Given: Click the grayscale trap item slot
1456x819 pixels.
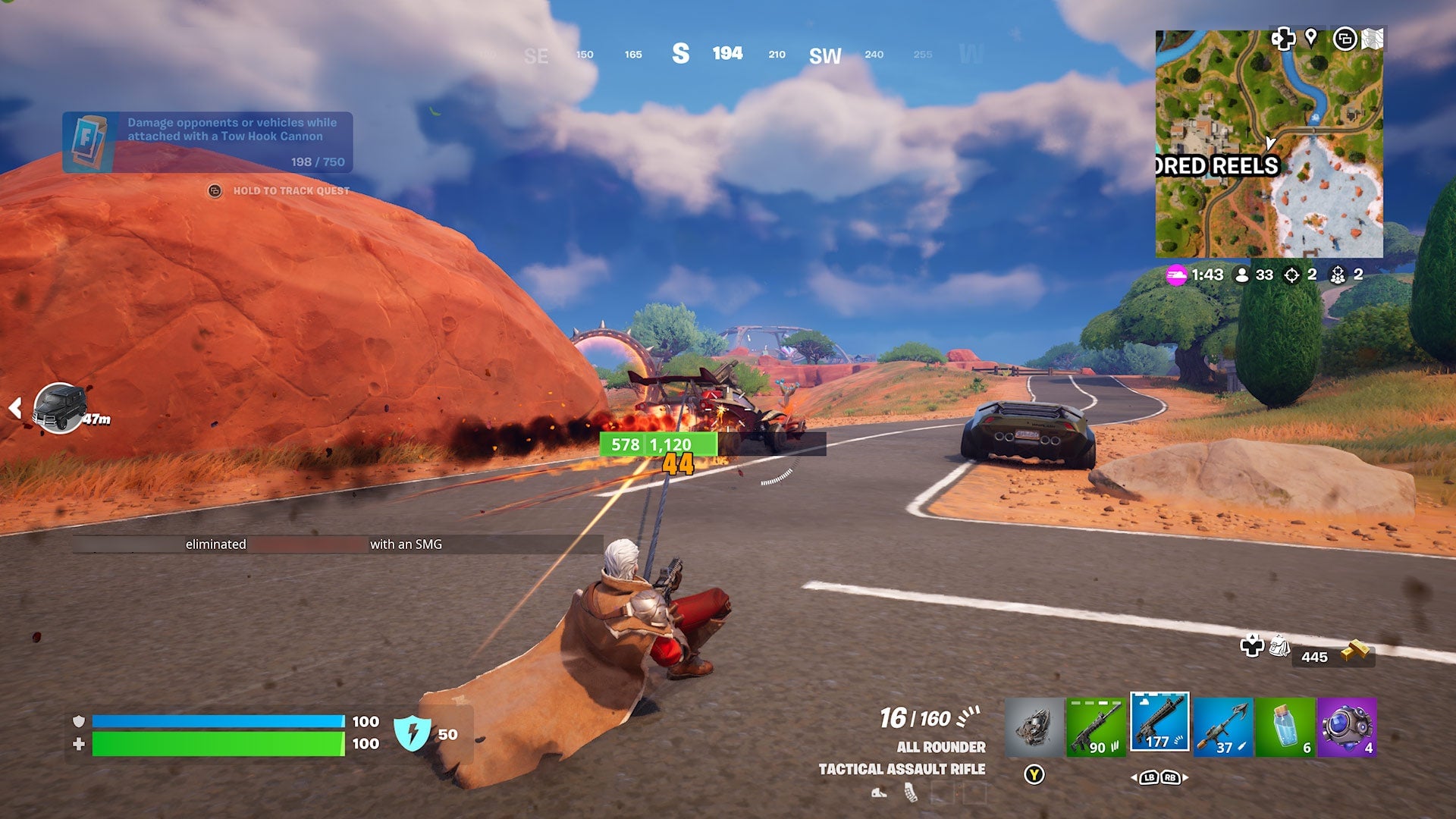Looking at the screenshot, I should coord(1037,726).
